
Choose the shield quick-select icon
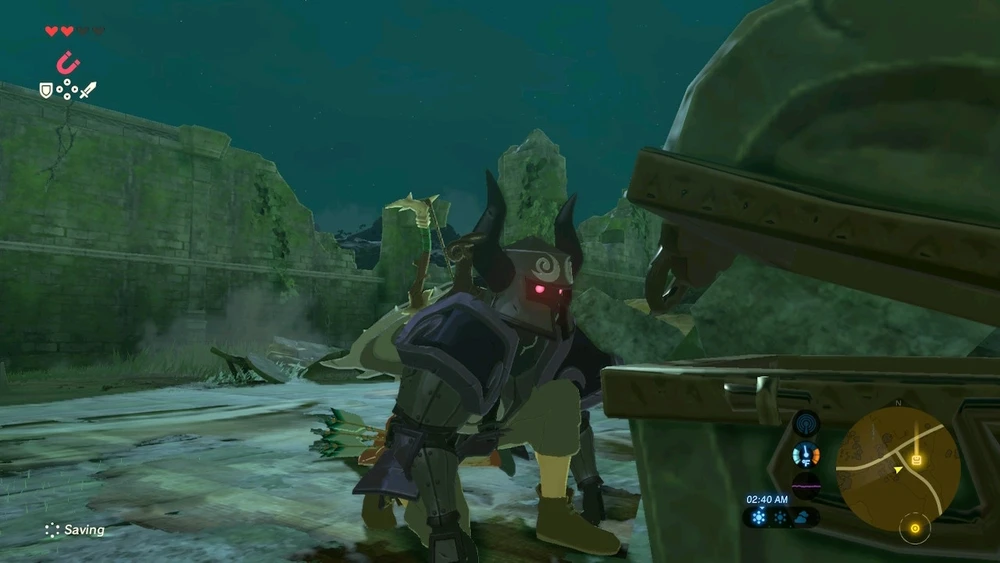45,90
